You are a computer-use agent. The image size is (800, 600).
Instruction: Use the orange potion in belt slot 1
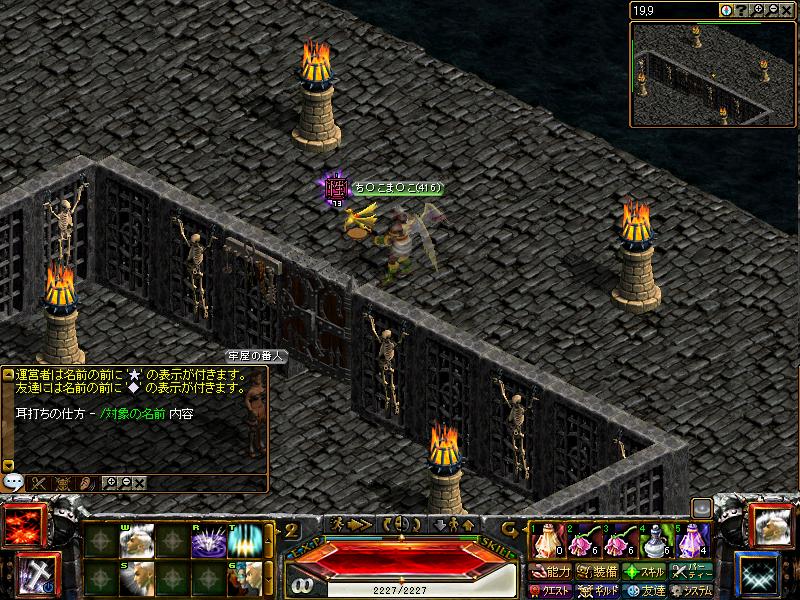(546, 542)
